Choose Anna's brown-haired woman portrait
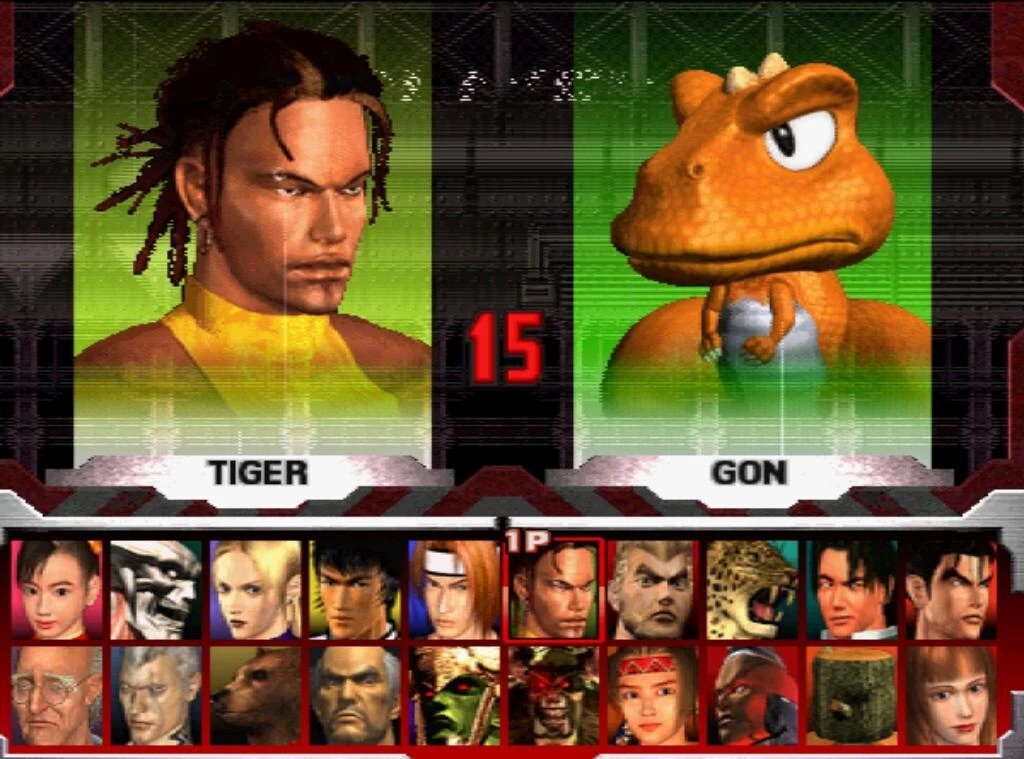The height and width of the screenshot is (759, 1024). (950, 696)
